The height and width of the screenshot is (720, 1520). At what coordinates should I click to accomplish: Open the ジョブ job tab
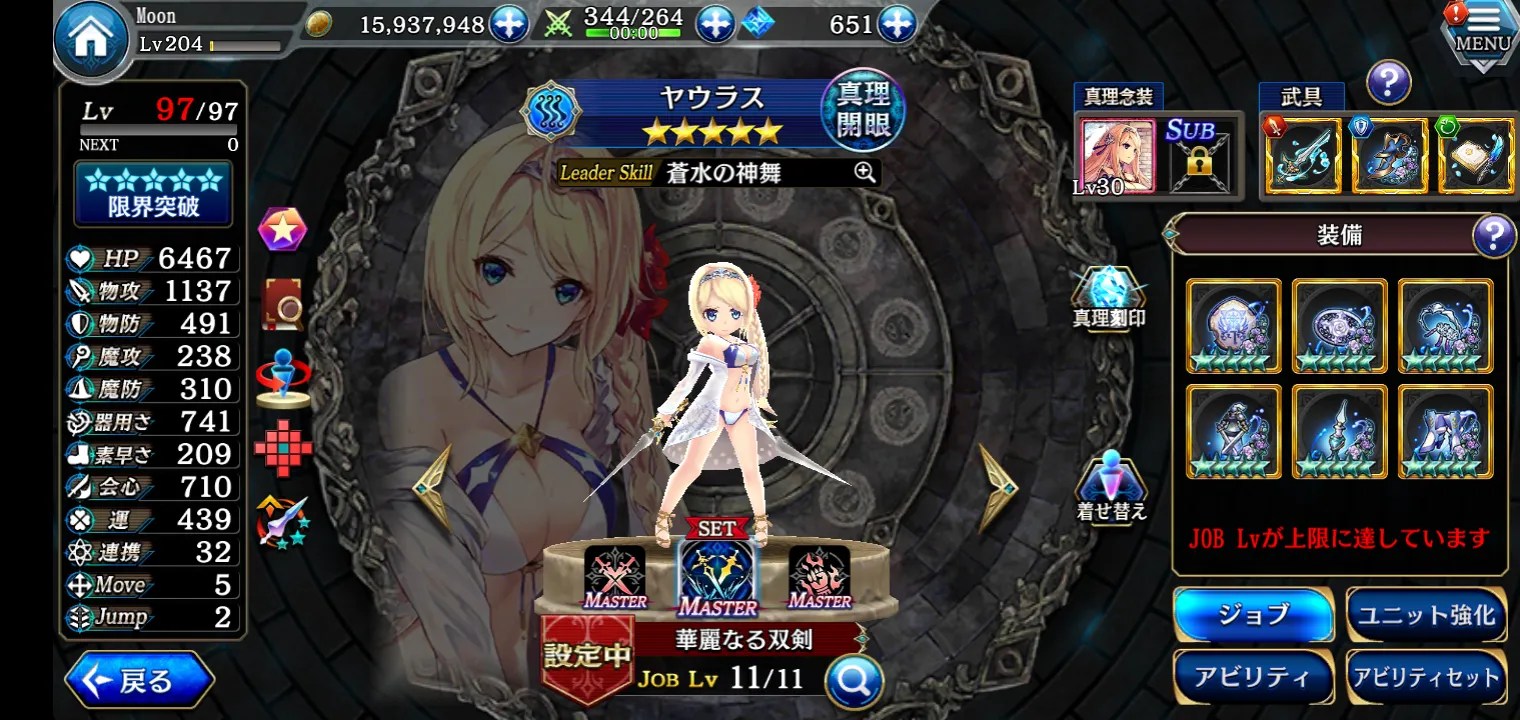coord(1253,614)
